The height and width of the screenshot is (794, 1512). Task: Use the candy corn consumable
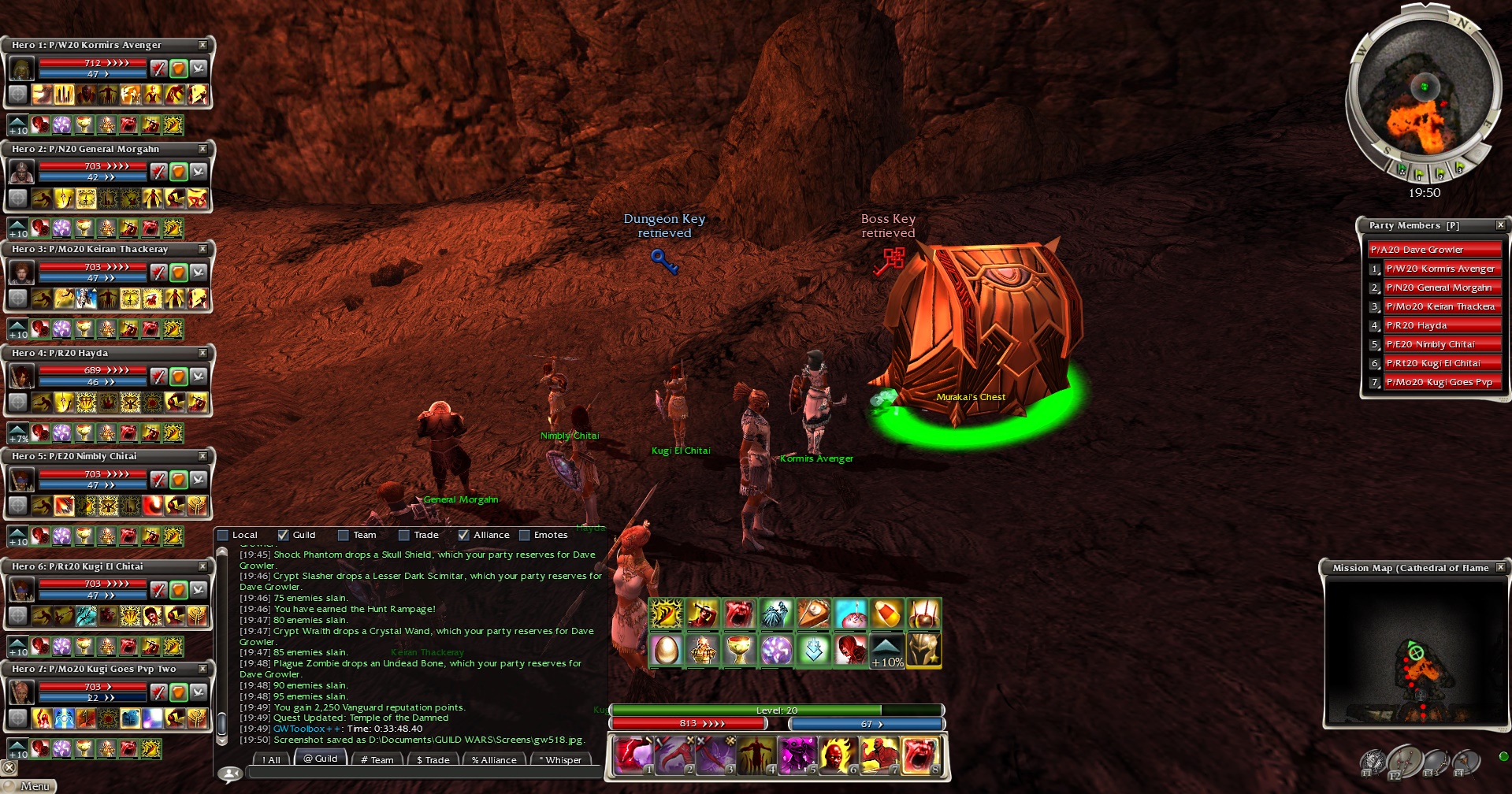coord(886,614)
